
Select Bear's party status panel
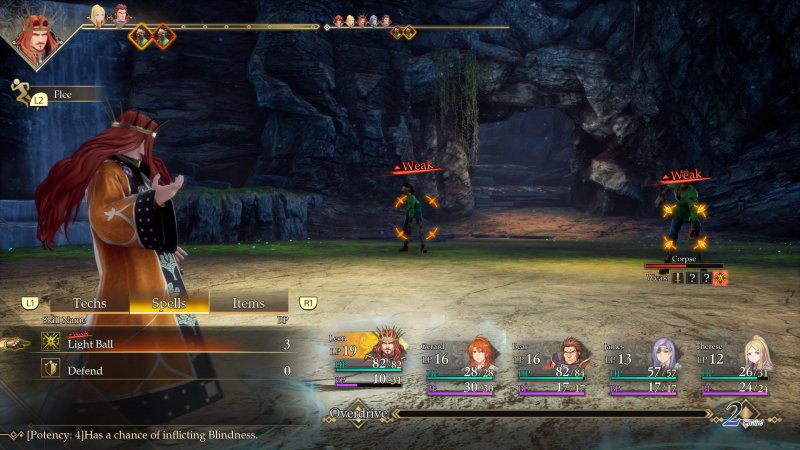point(552,366)
